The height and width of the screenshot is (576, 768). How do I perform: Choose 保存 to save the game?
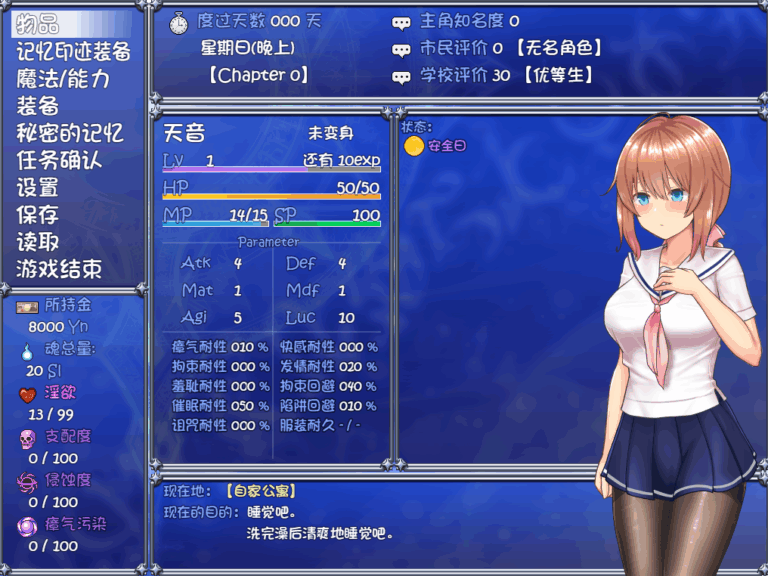tap(38, 214)
